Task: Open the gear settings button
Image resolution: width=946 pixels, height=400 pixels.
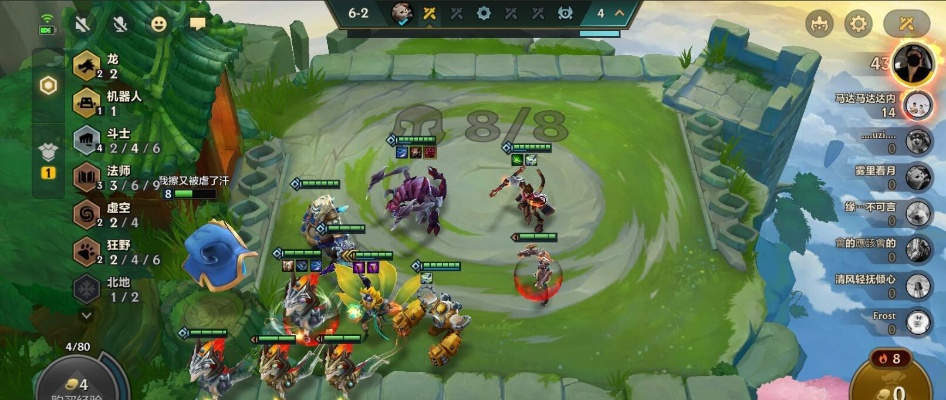Action: click(x=858, y=23)
